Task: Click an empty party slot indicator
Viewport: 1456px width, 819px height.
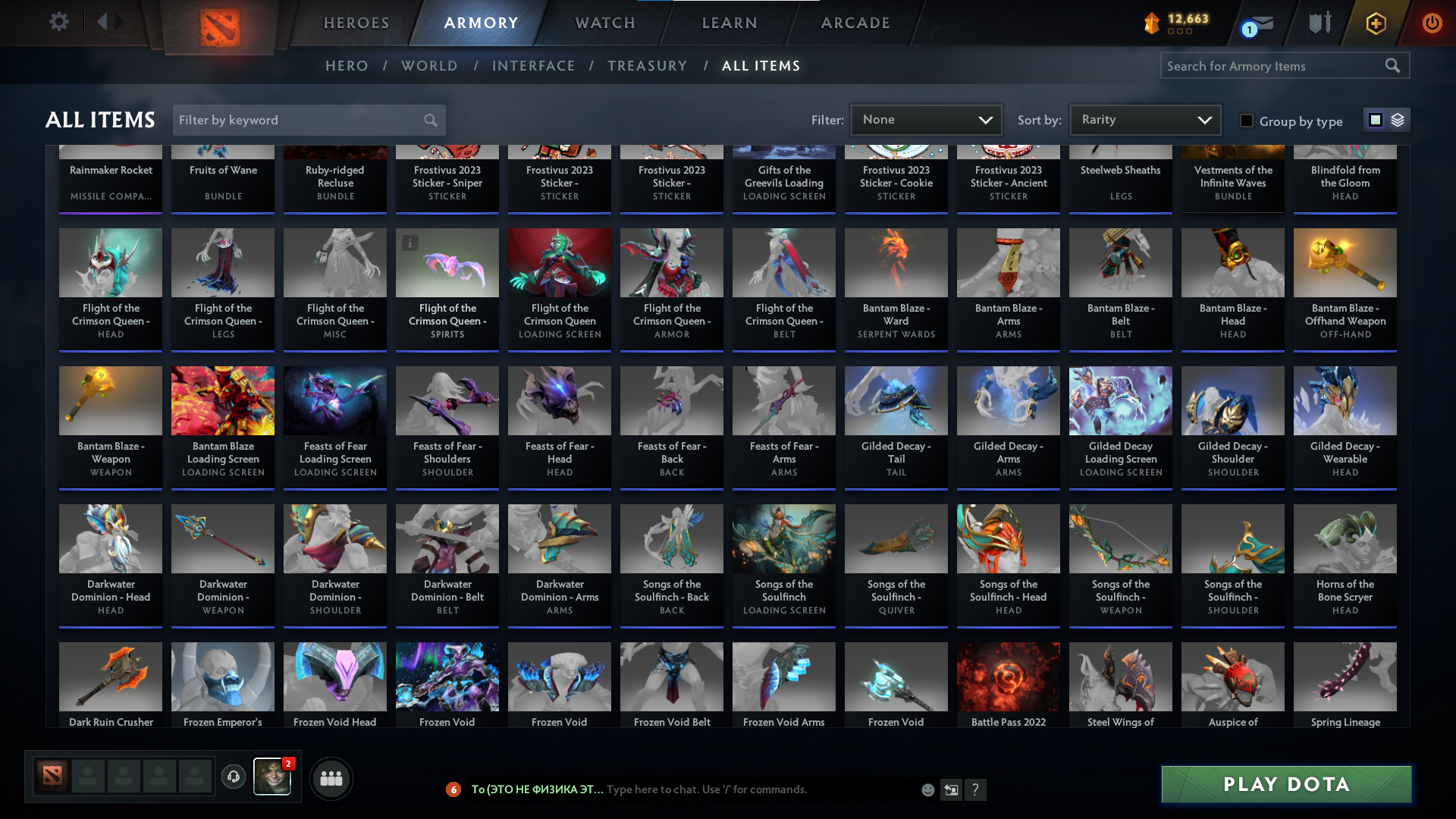Action: pyautogui.click(x=88, y=777)
